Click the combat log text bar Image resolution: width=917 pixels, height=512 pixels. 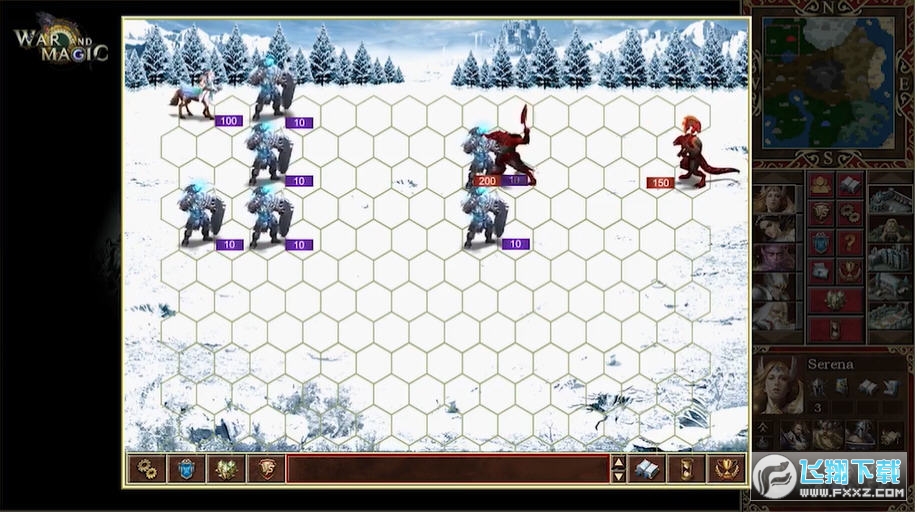(x=448, y=469)
